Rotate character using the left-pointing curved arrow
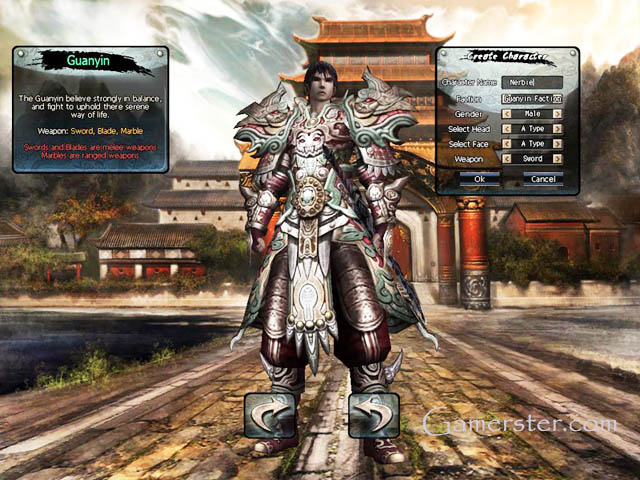 point(269,415)
